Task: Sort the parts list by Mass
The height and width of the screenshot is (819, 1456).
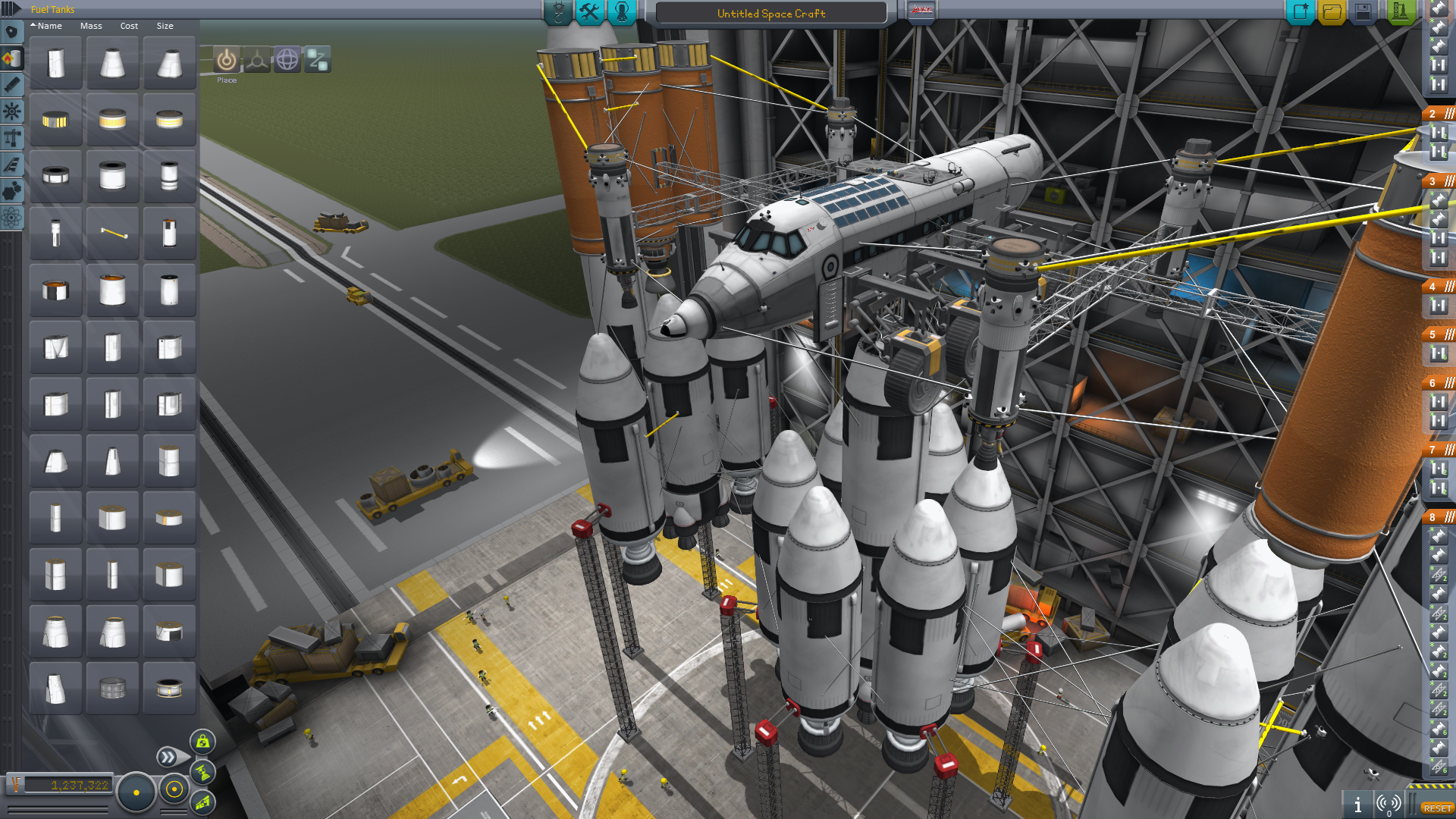Action: coord(91,26)
